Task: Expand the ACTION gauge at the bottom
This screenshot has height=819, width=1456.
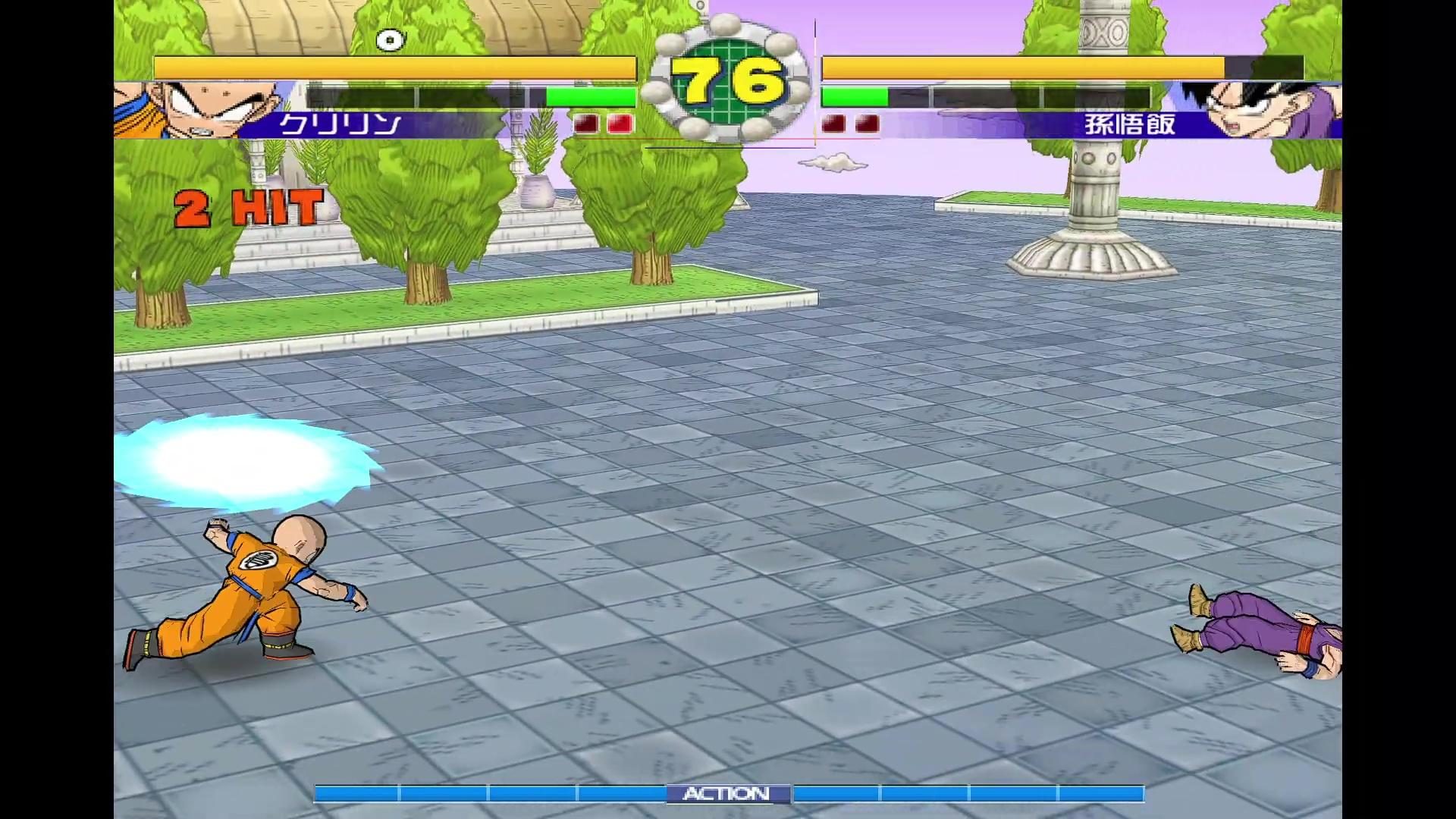Action: (x=728, y=793)
